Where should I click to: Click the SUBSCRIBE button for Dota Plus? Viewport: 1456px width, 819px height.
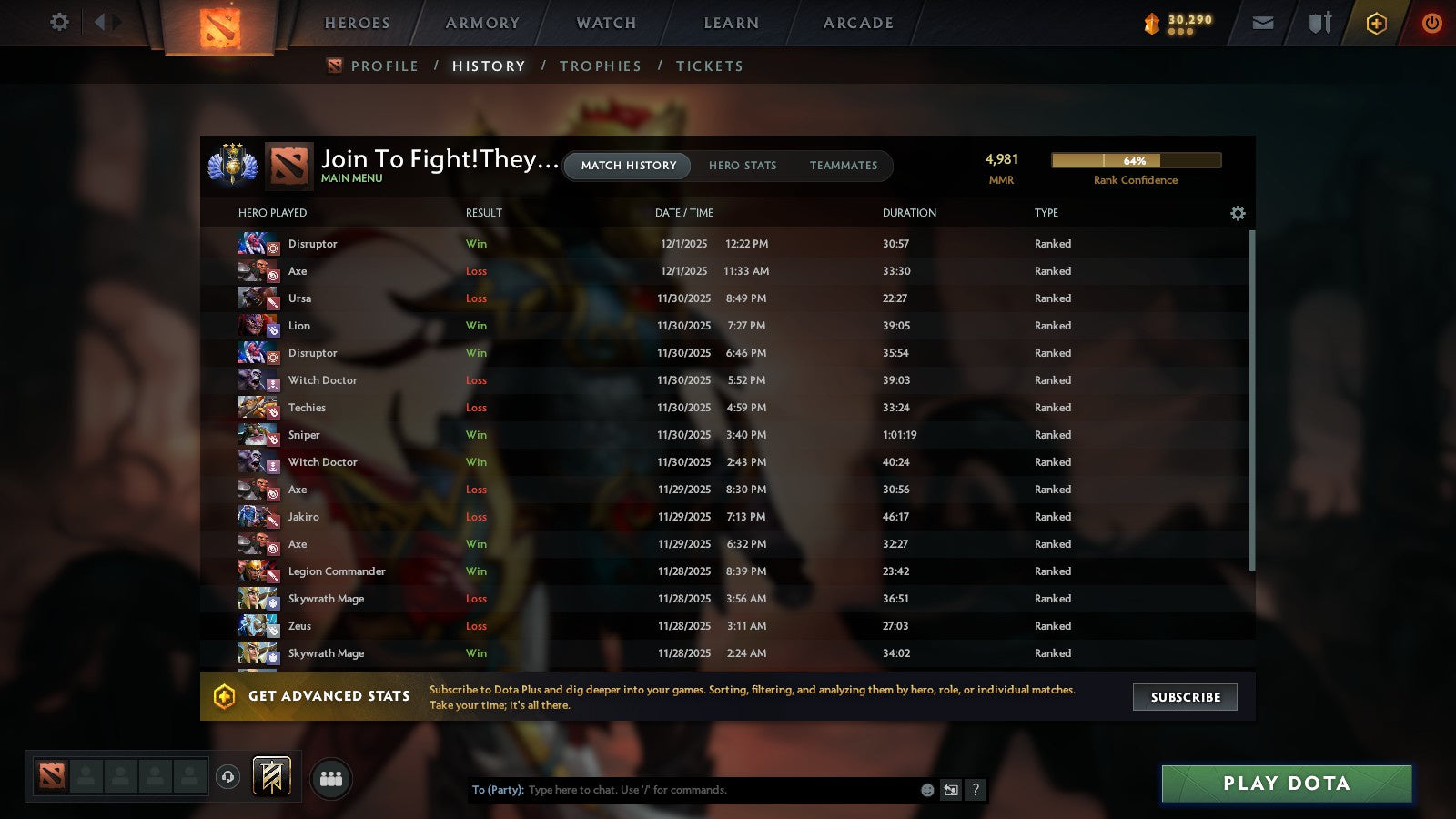1185,697
